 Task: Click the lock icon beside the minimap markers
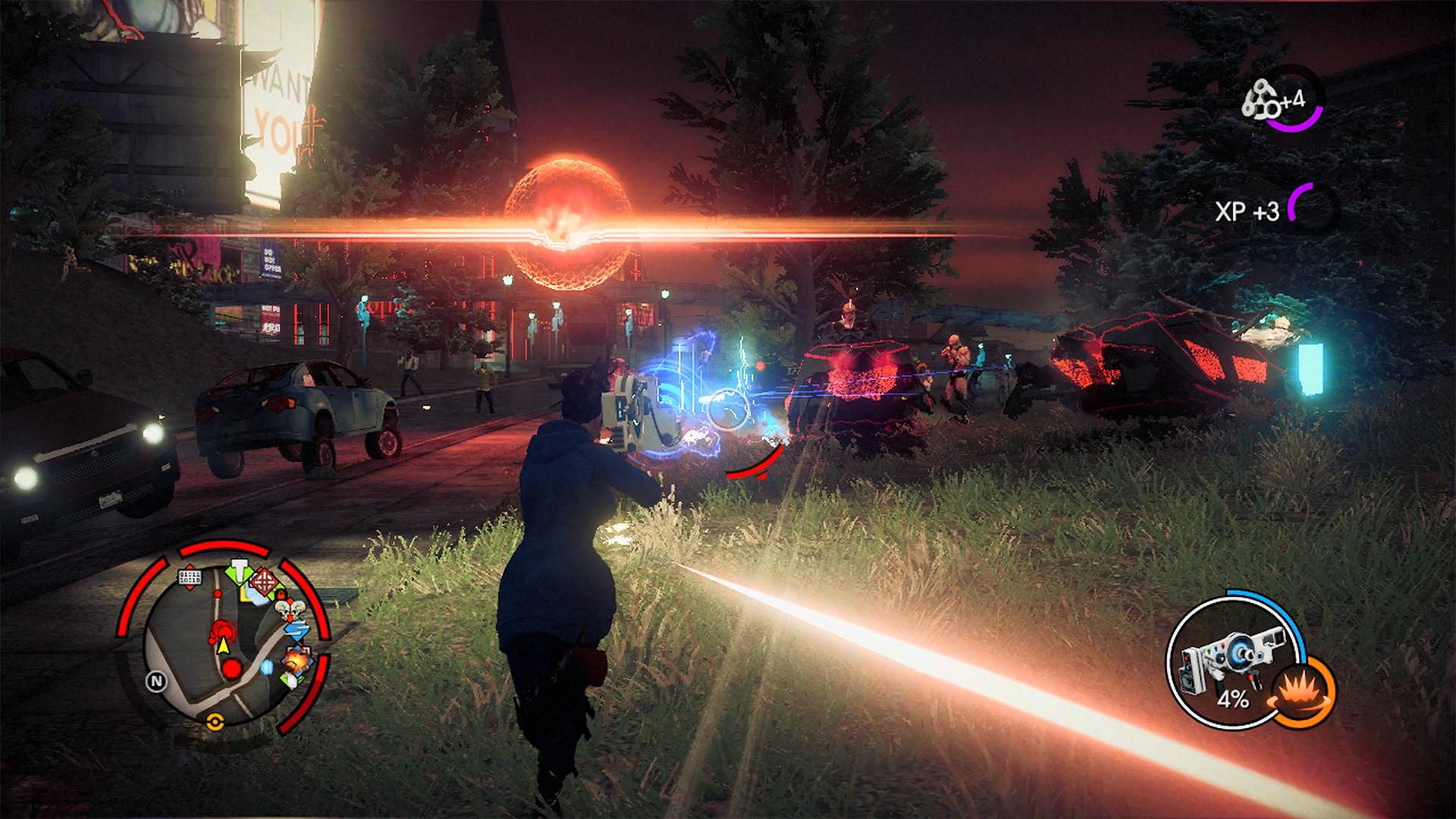280,595
